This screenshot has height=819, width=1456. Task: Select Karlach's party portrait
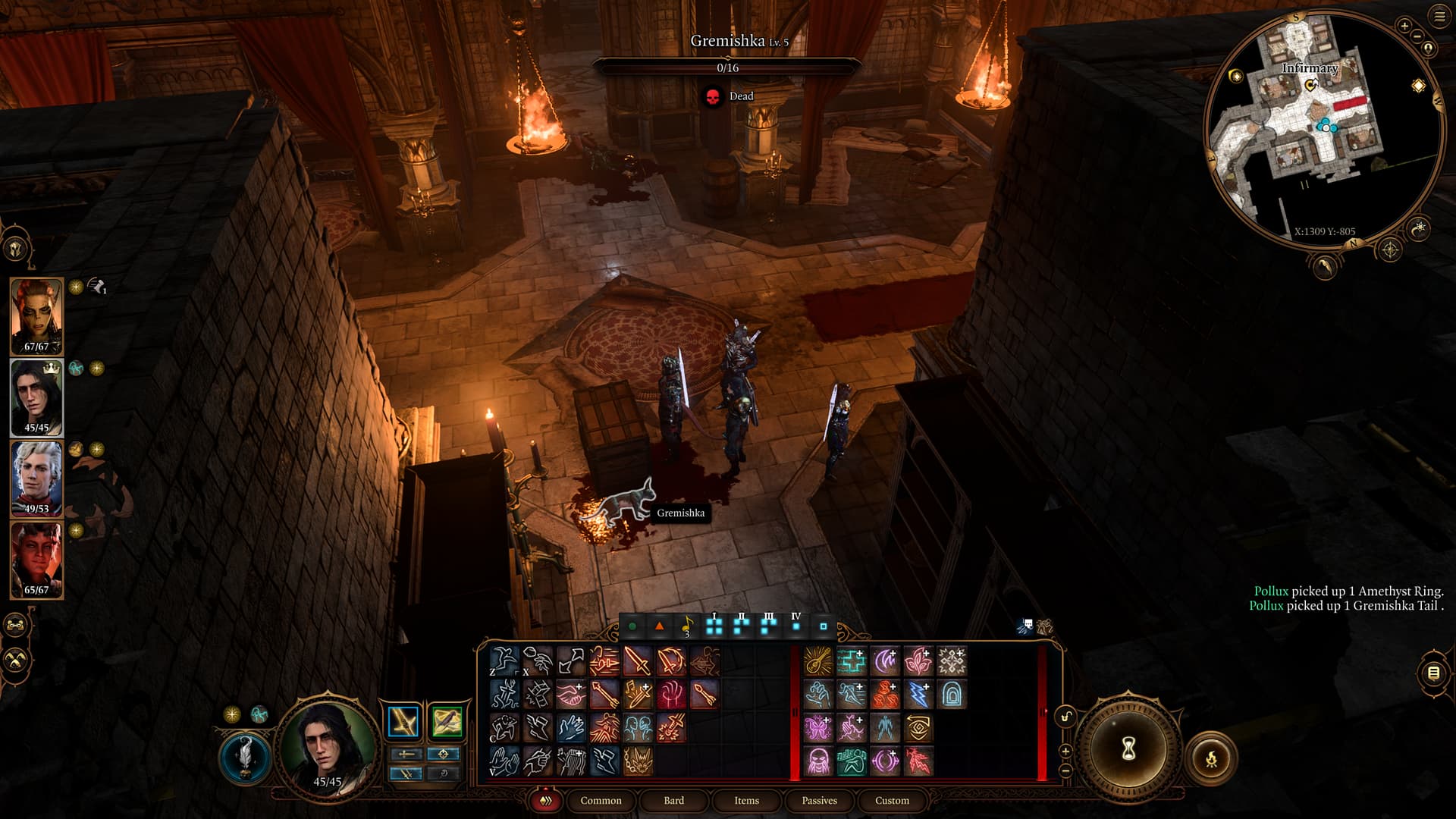[36, 560]
